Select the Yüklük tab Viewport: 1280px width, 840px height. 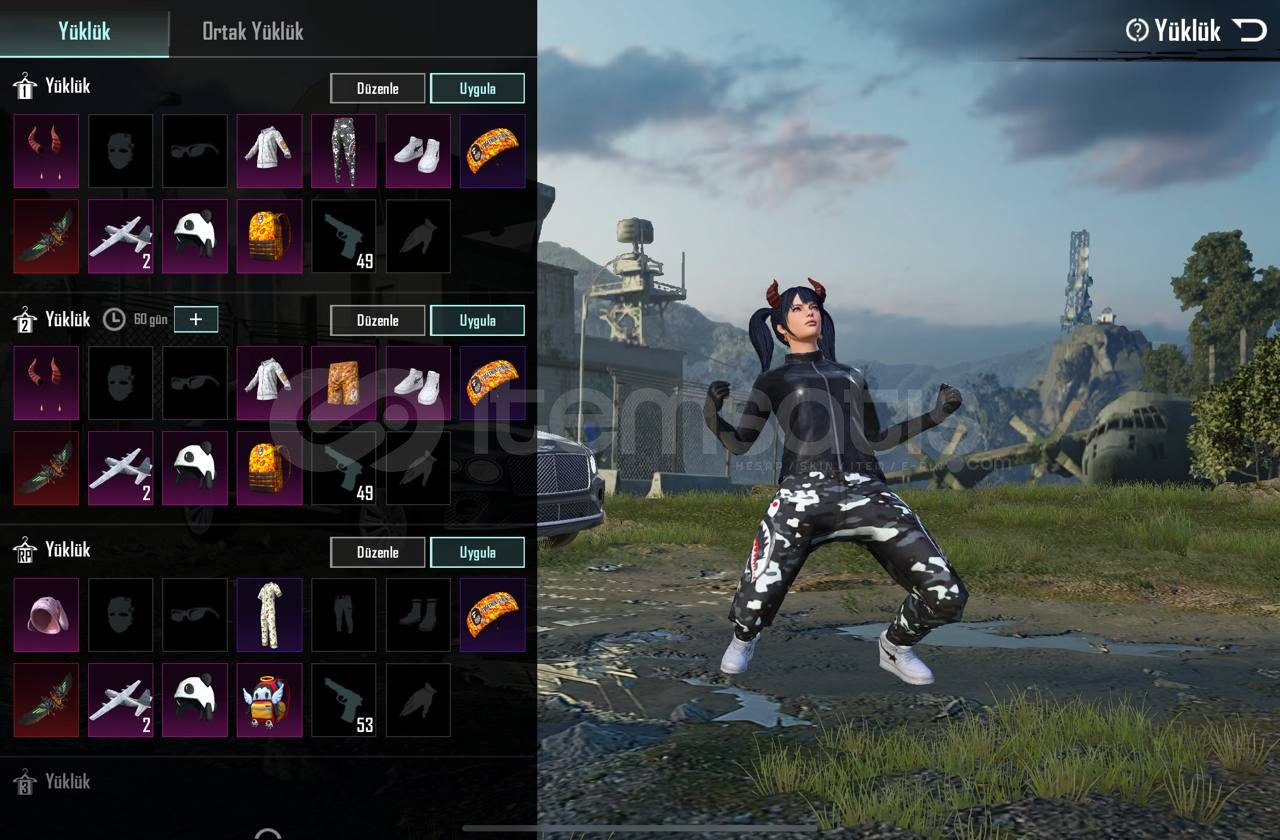click(83, 31)
